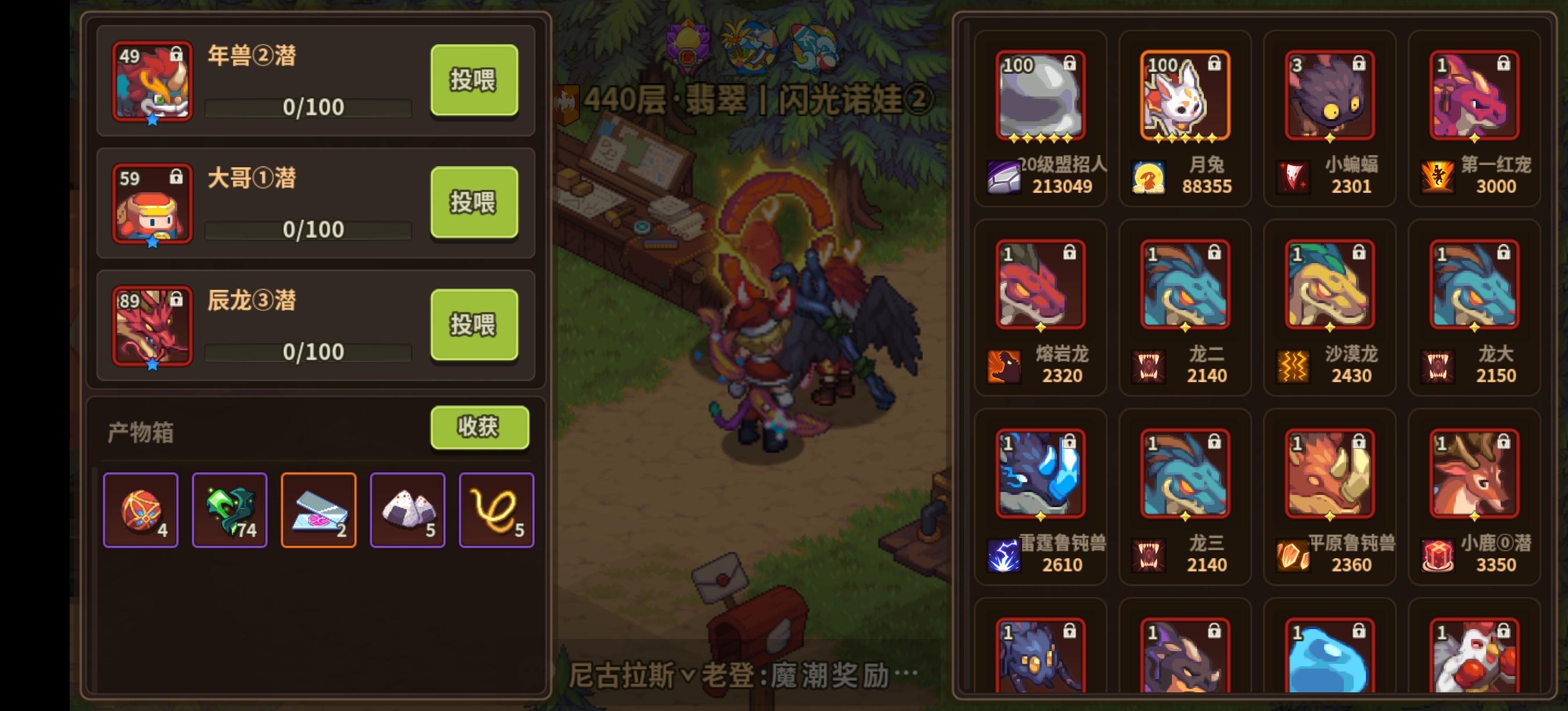Toggle the lock on 年兽②潜
The width and height of the screenshot is (1568, 711).
[177, 55]
